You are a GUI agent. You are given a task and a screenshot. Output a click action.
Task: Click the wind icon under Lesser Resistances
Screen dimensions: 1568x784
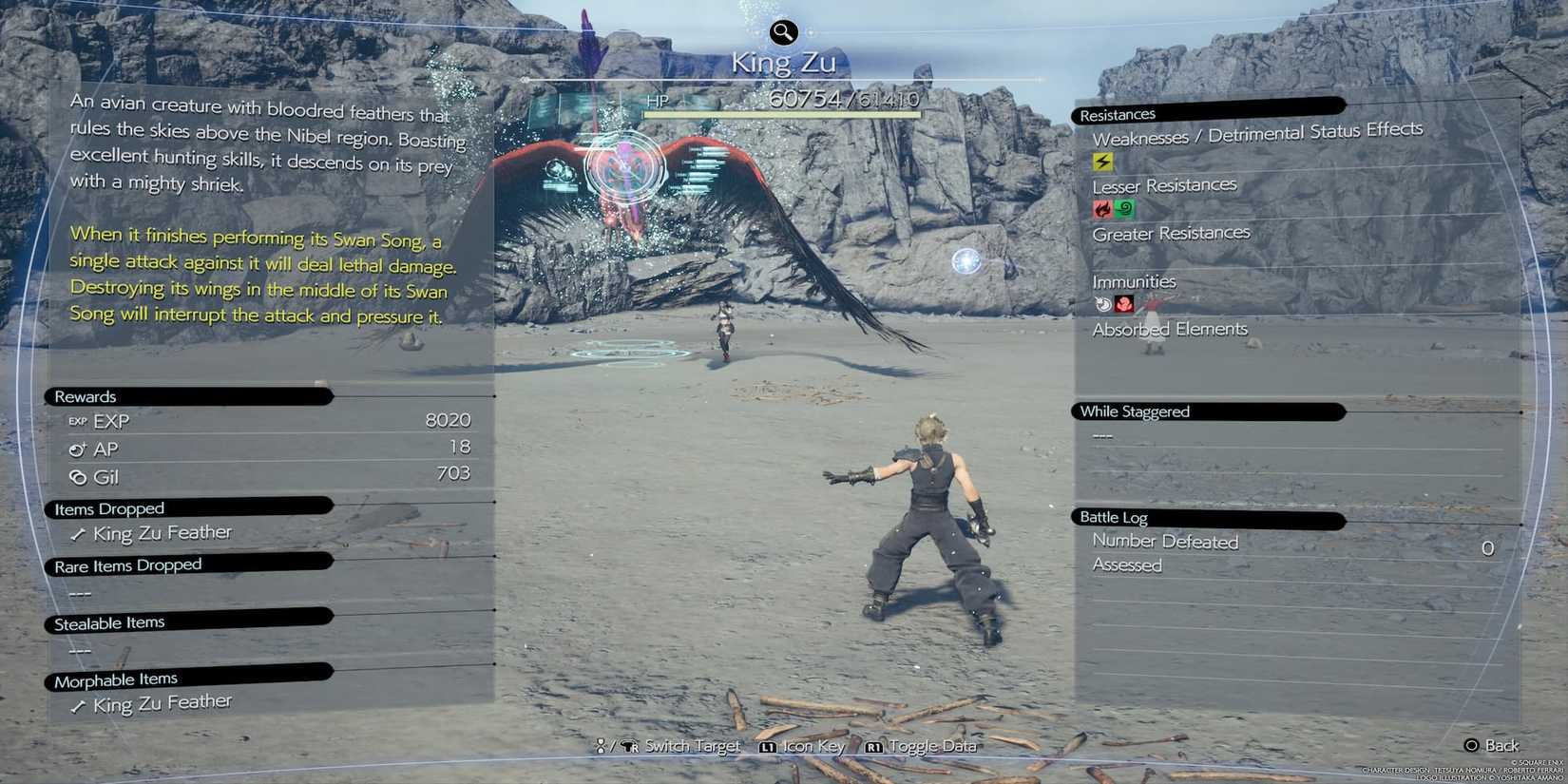(1124, 208)
